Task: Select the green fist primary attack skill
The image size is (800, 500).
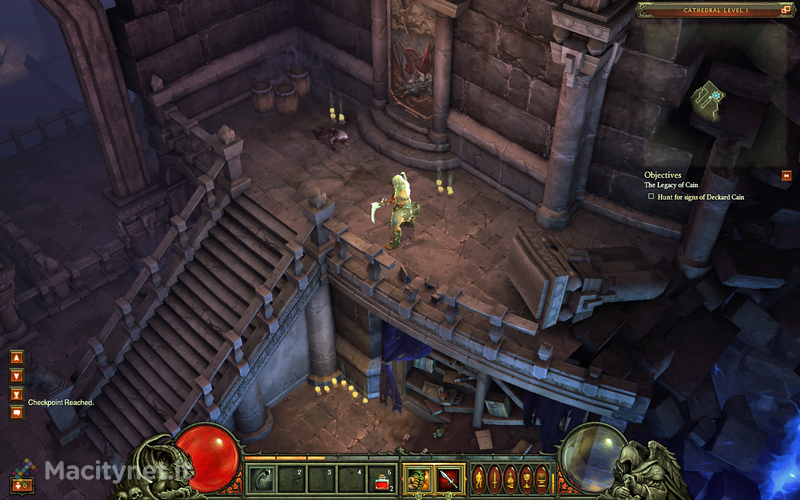Action: (417, 478)
